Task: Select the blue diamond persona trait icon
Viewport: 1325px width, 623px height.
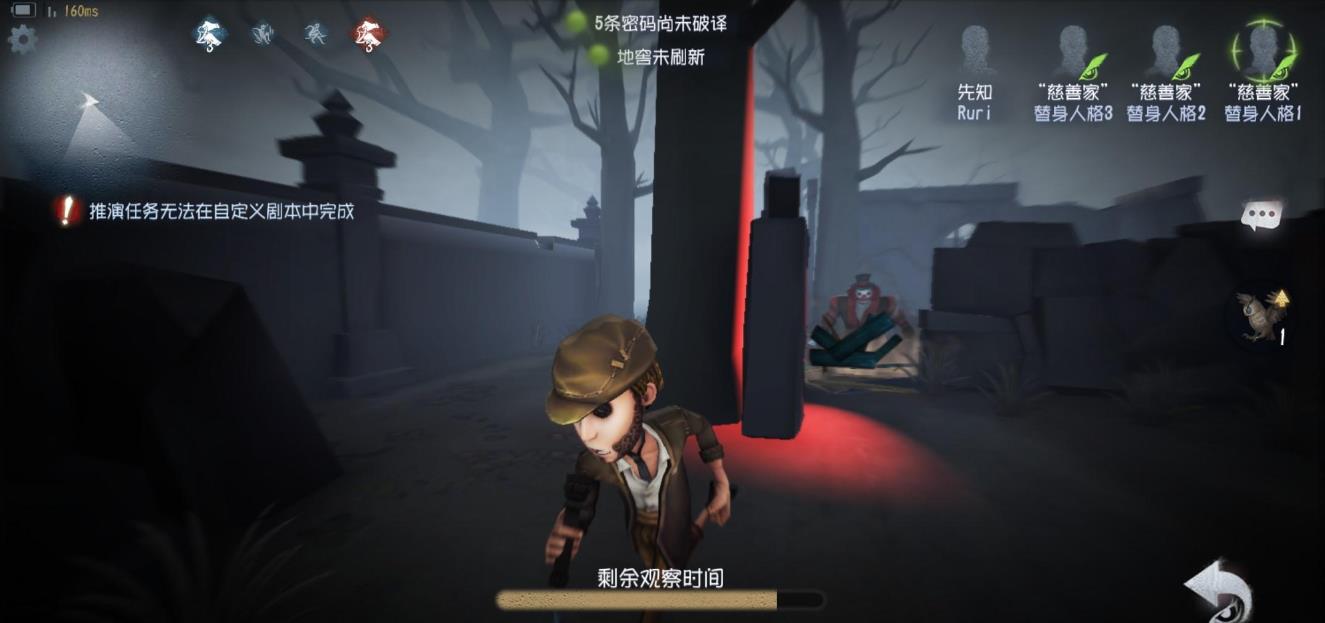Action: pos(209,35)
